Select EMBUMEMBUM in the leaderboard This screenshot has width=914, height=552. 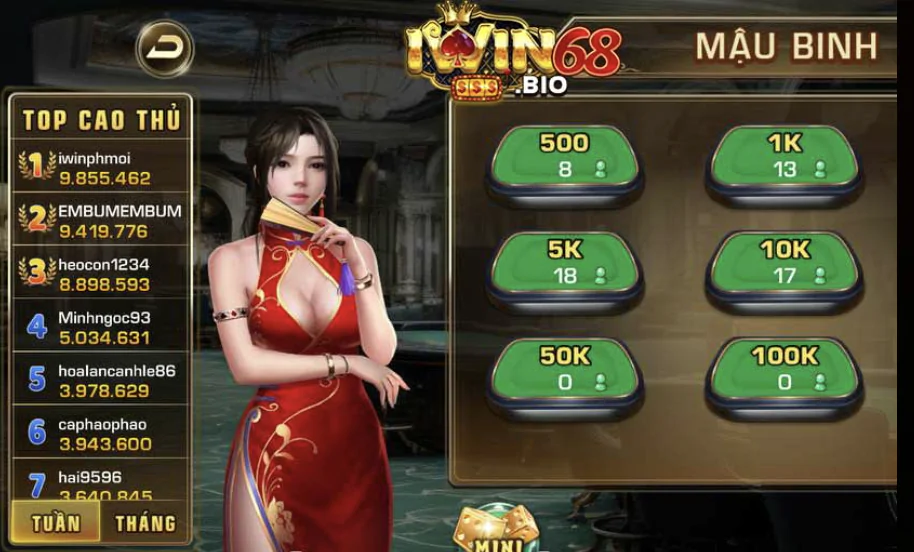click(100, 221)
